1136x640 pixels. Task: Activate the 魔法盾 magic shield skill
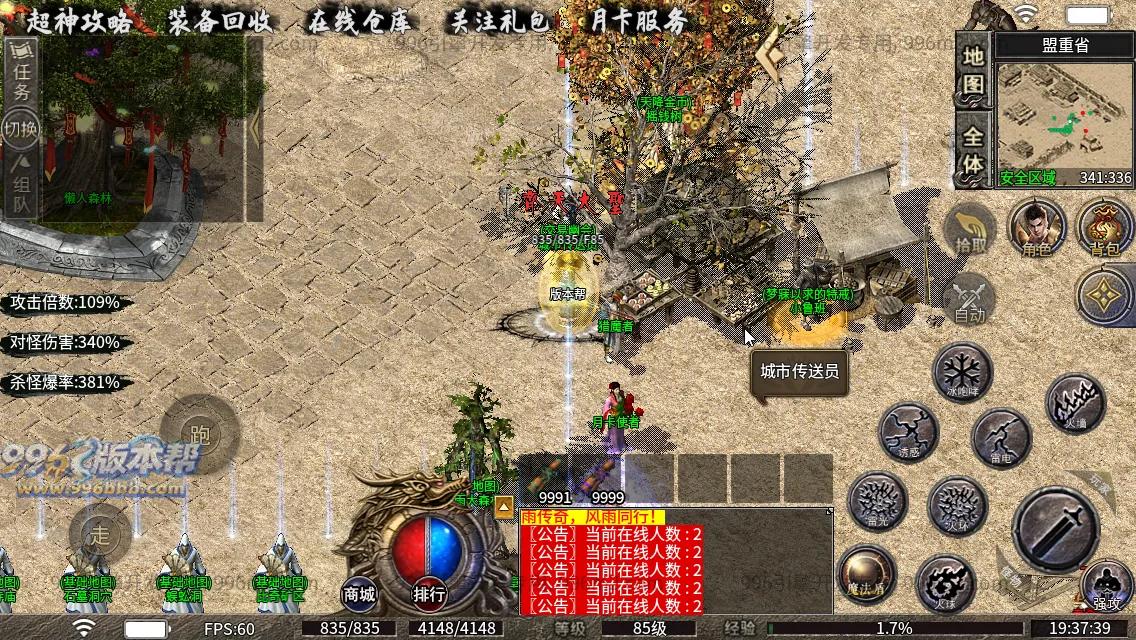(x=866, y=573)
